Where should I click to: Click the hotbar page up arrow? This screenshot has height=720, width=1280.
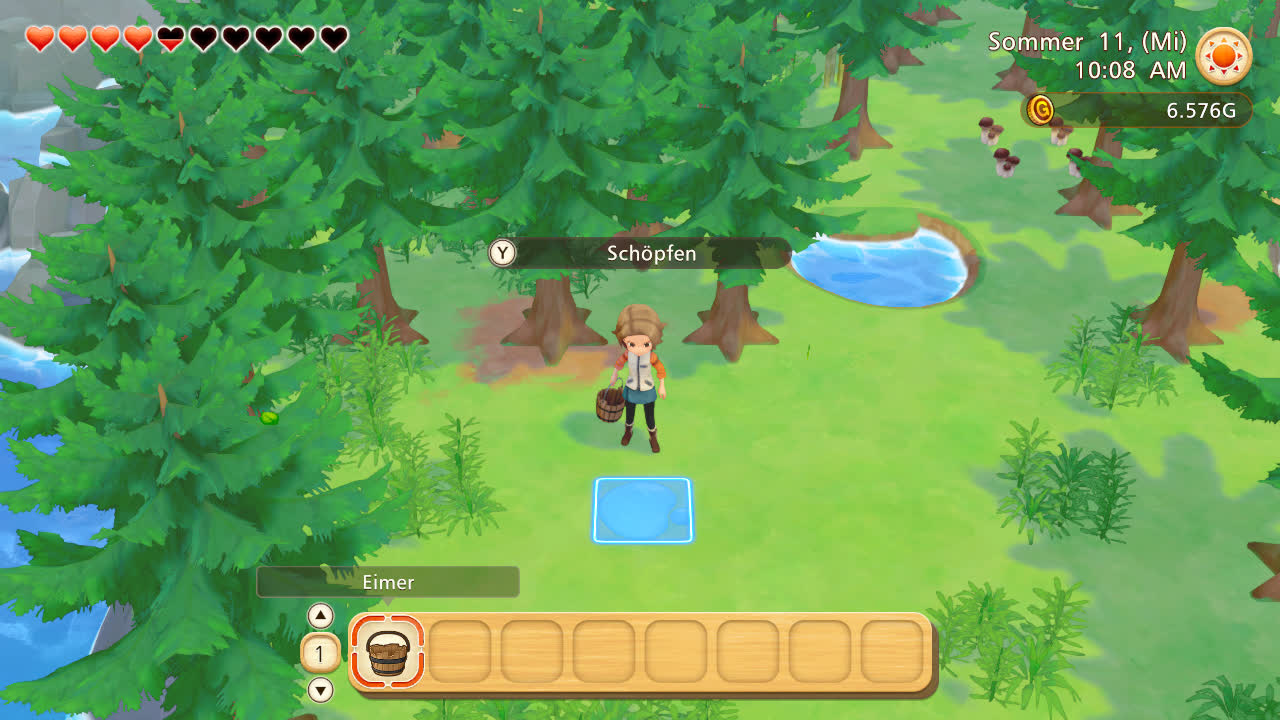[x=320, y=616]
